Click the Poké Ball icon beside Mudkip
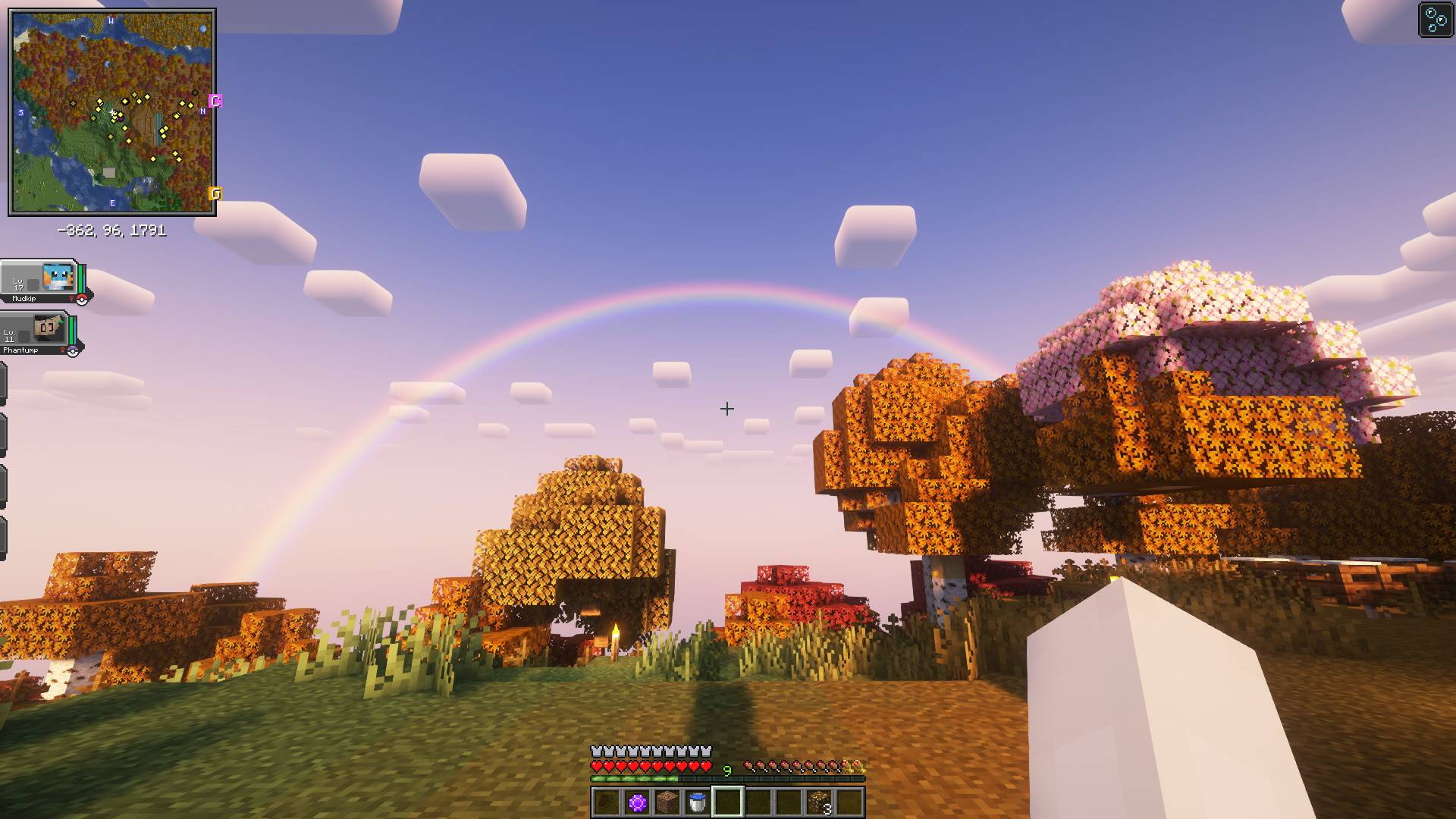 point(81,300)
